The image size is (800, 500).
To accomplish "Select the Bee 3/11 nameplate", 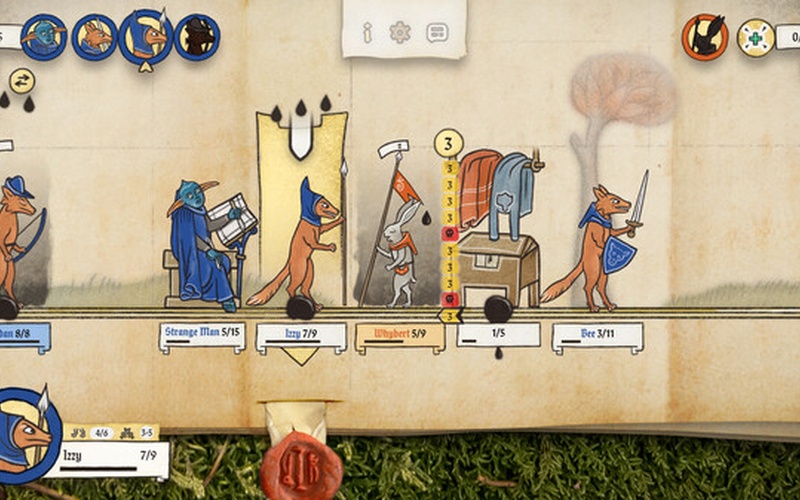I will click(x=597, y=335).
